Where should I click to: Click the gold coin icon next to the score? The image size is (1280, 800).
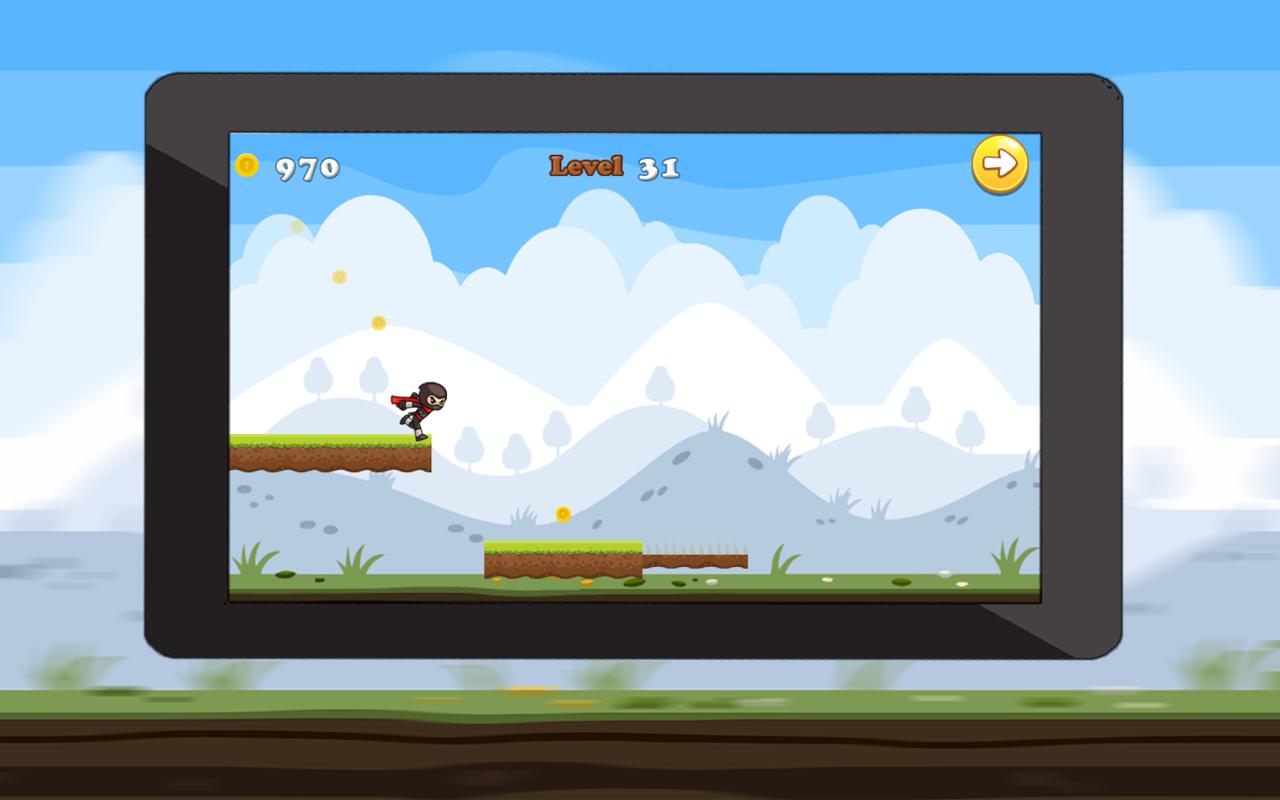246,163
